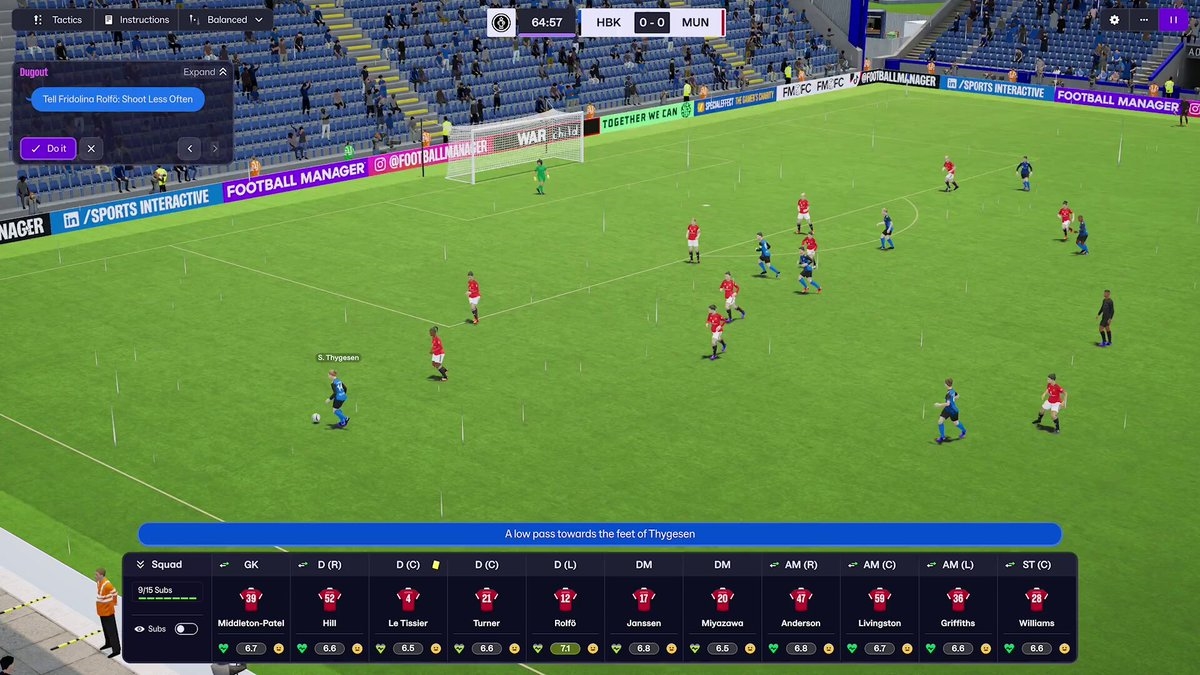Image resolution: width=1200 pixels, height=675 pixels.
Task: Toggle the Subs switch
Action: click(186, 629)
